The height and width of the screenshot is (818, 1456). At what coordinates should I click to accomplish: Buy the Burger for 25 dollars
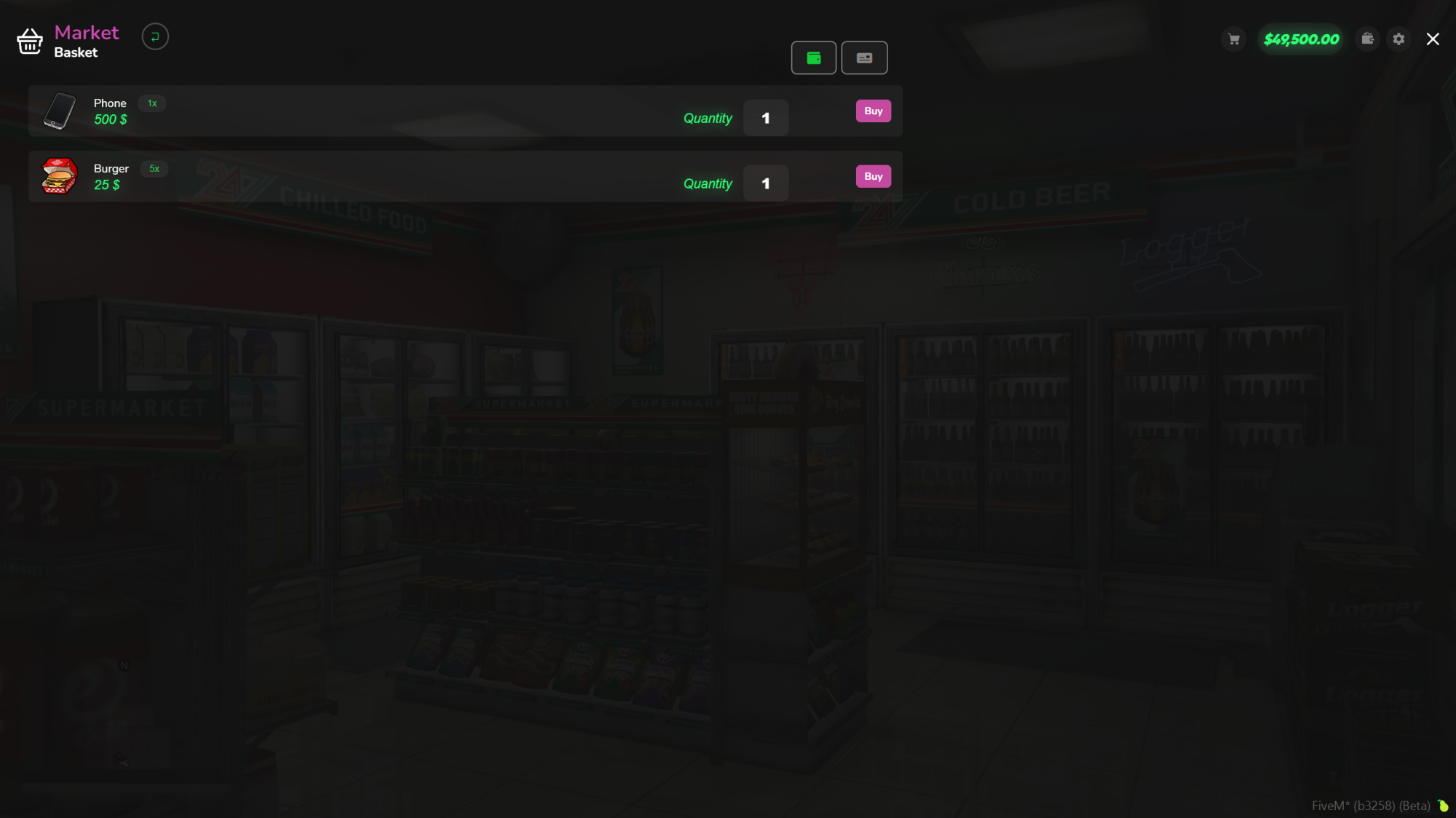point(872,176)
